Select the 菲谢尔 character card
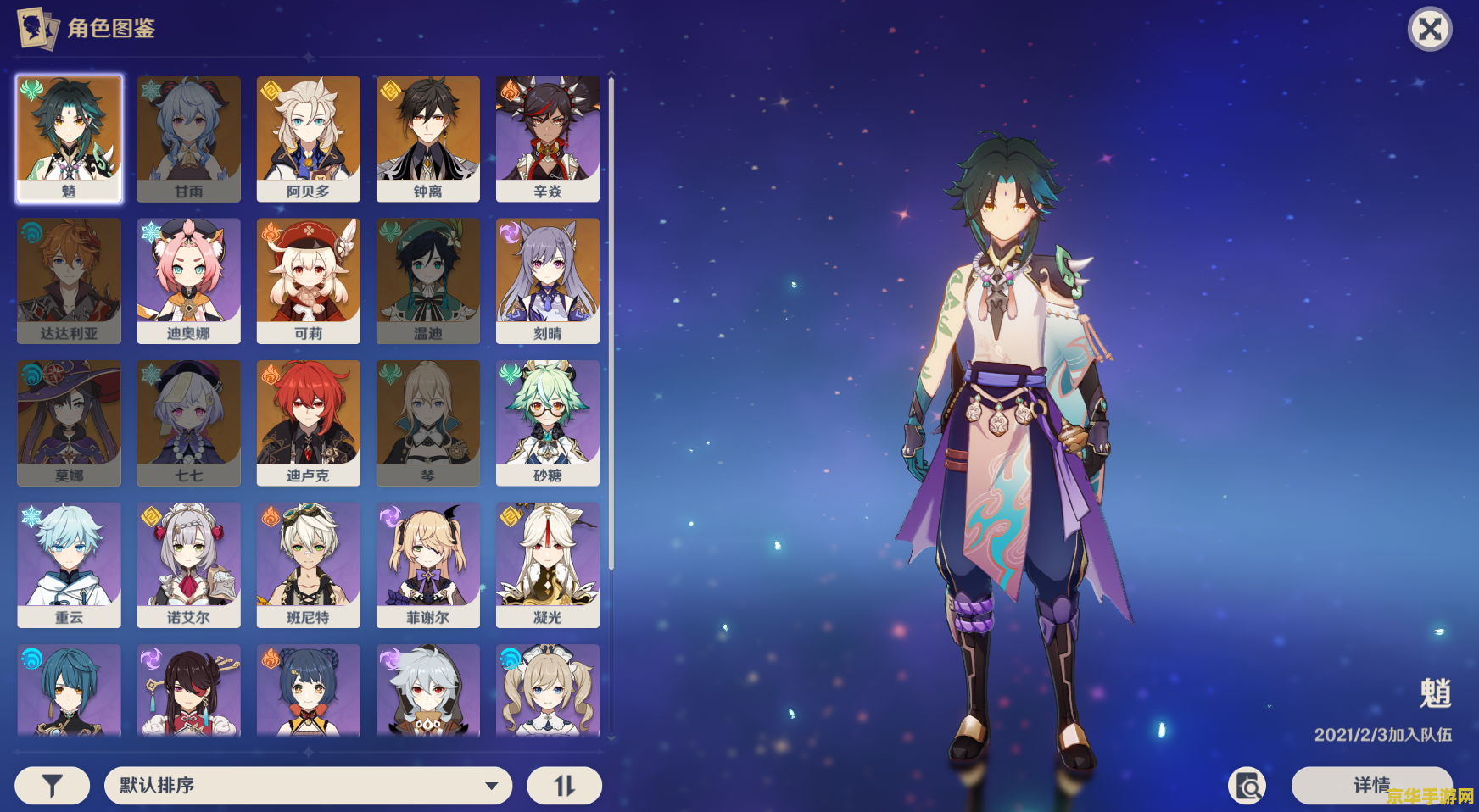This screenshot has height=812, width=1479. (427, 565)
